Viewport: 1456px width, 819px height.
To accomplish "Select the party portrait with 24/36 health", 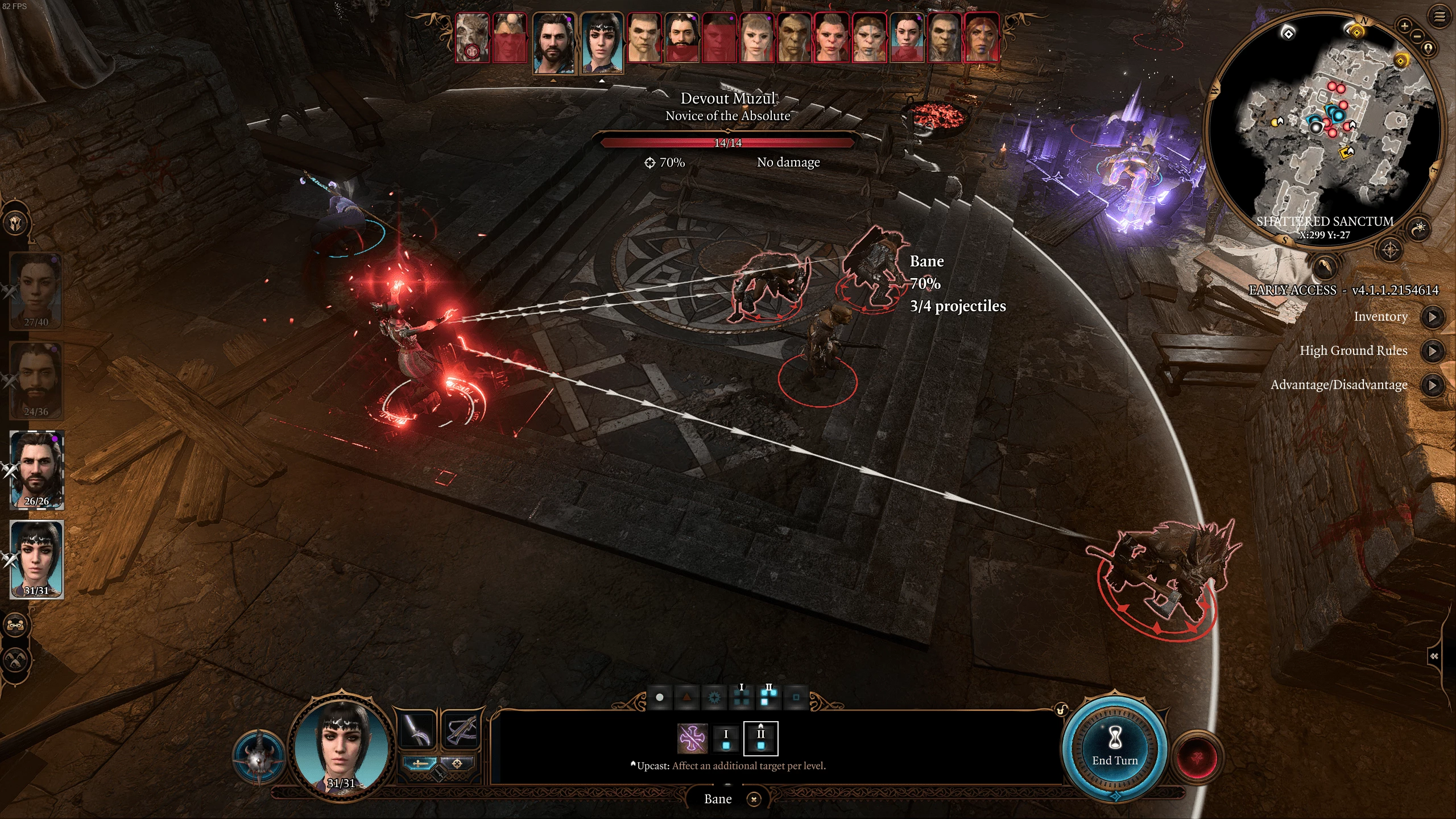I will [37, 380].
